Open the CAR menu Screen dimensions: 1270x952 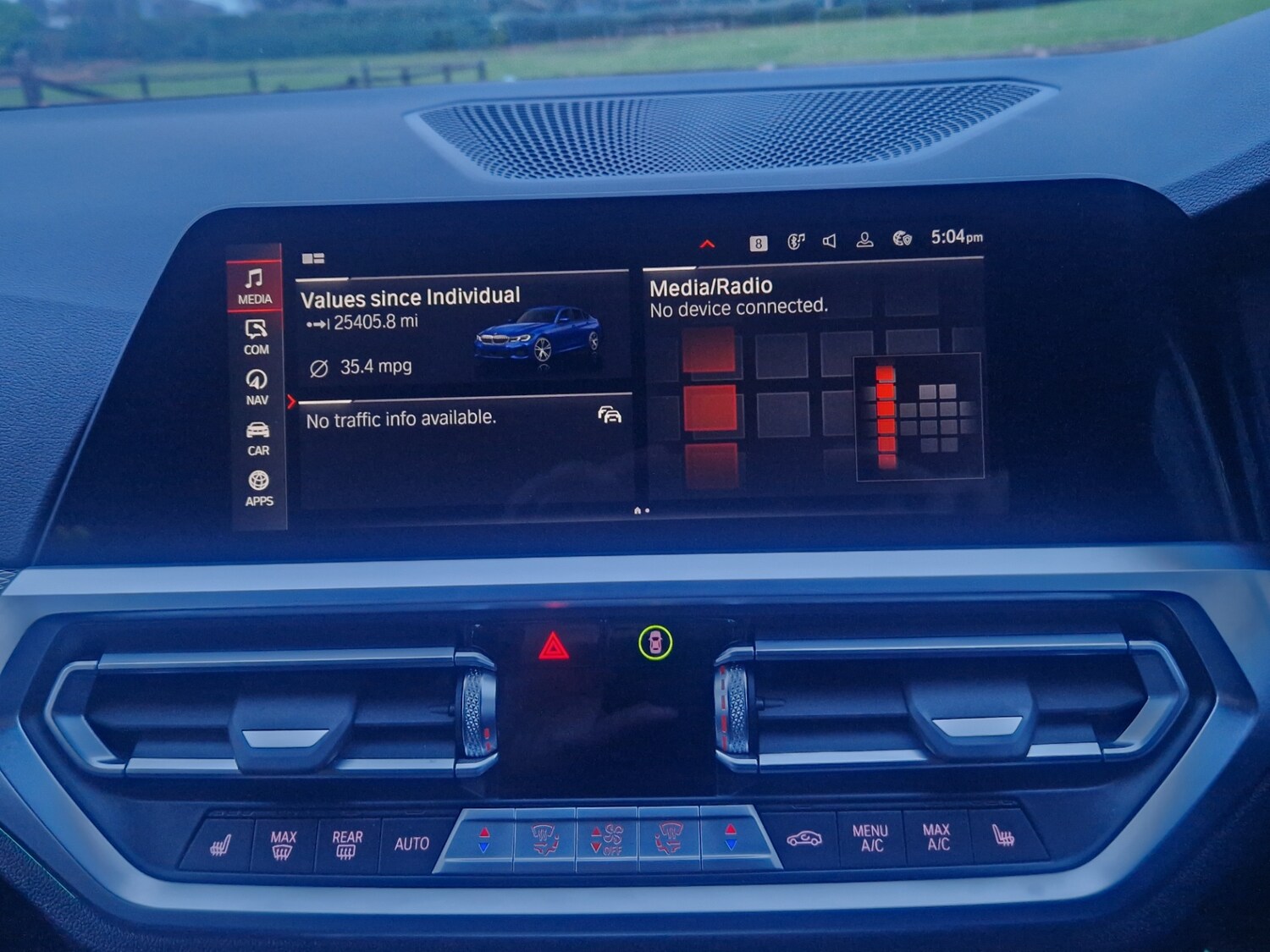[x=258, y=437]
